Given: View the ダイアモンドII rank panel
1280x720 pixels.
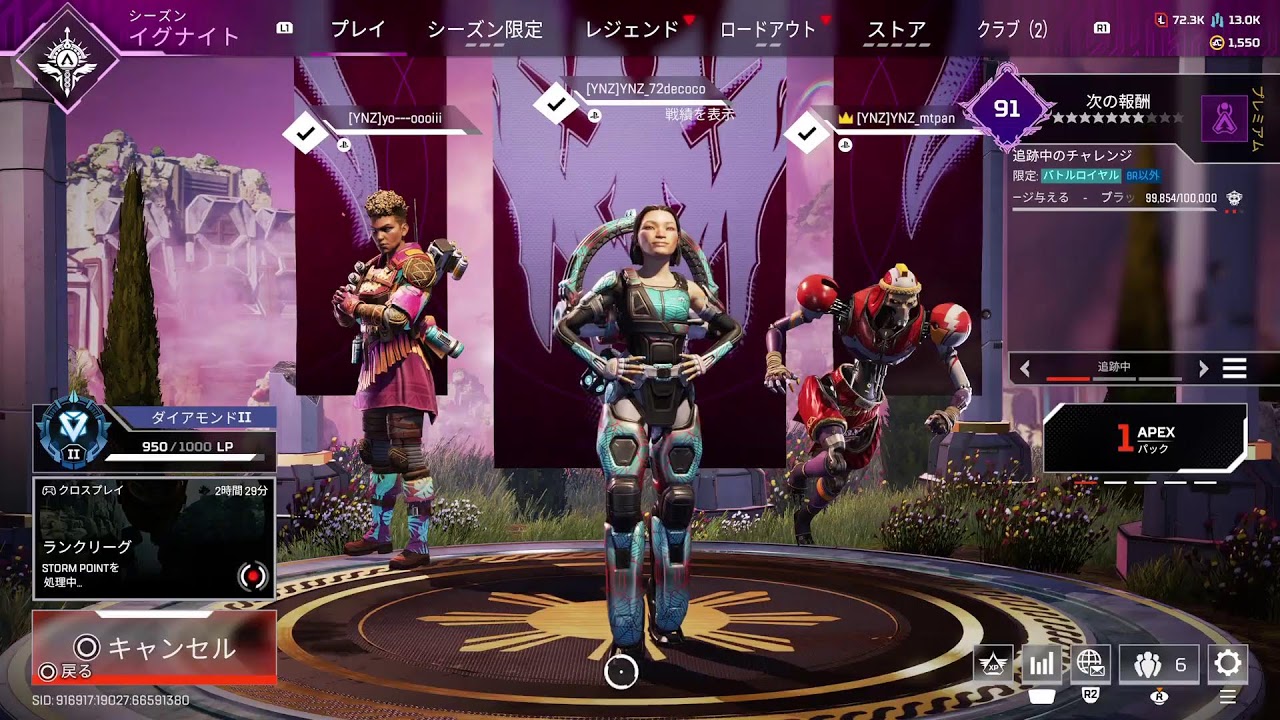Looking at the screenshot, I should (x=155, y=437).
